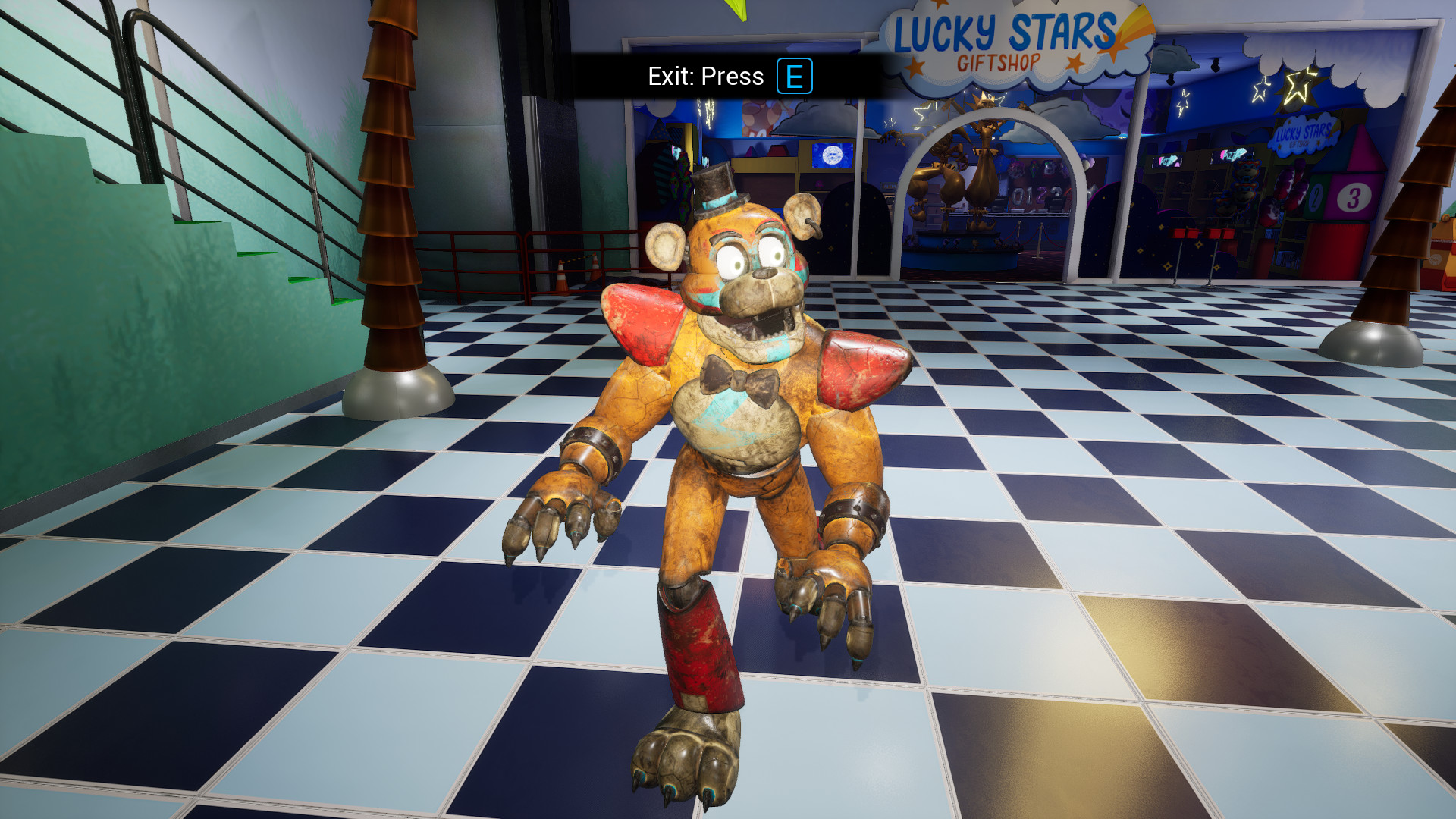1456x819 pixels.
Task: Toggle Freddy's tiny top hat
Action: (714, 190)
